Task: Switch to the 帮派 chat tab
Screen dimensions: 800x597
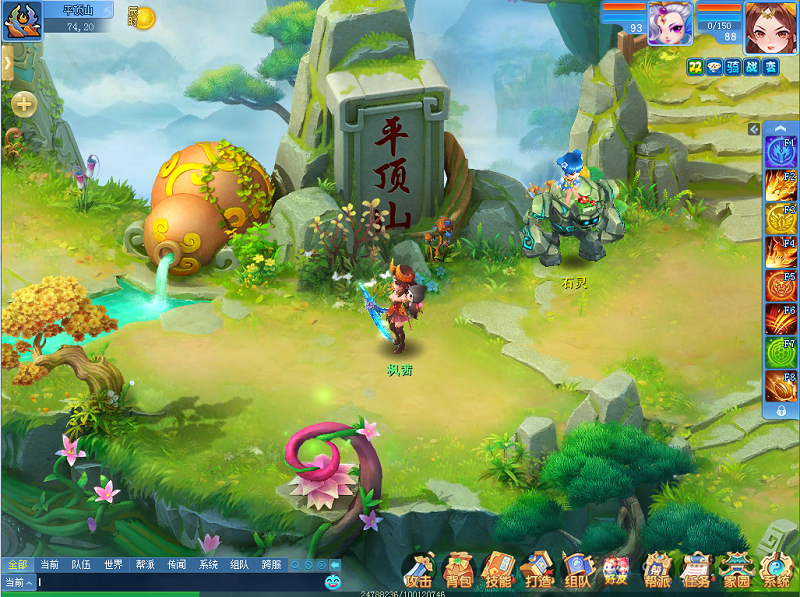Action: click(145, 565)
